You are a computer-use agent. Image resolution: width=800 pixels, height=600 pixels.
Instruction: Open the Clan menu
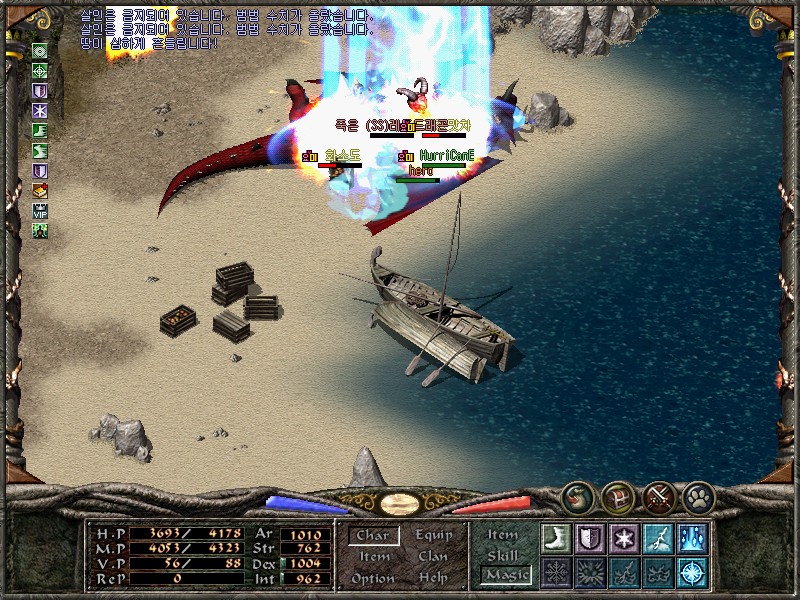pyautogui.click(x=433, y=557)
